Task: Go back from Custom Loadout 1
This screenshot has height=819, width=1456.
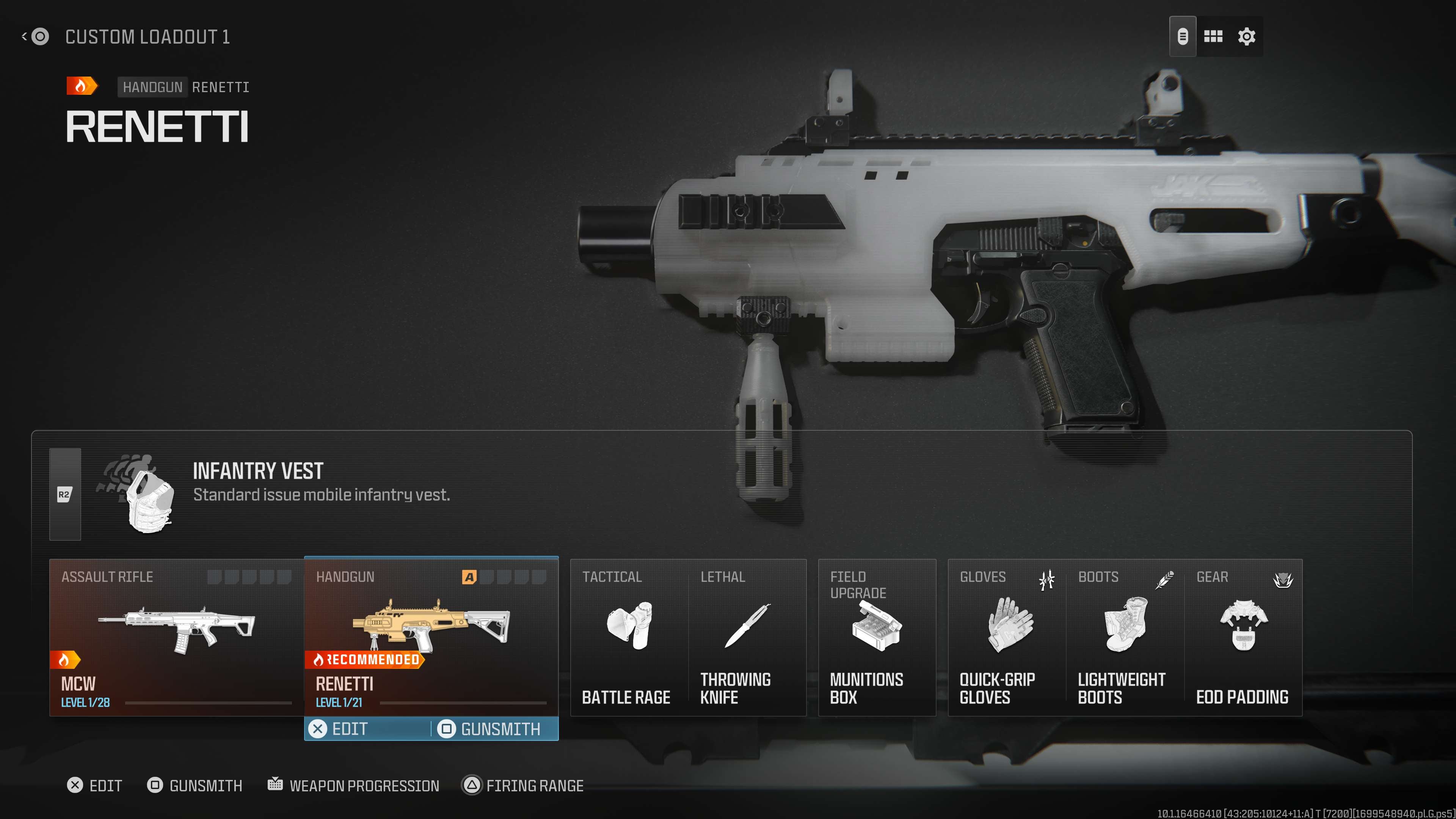Action: point(35,37)
